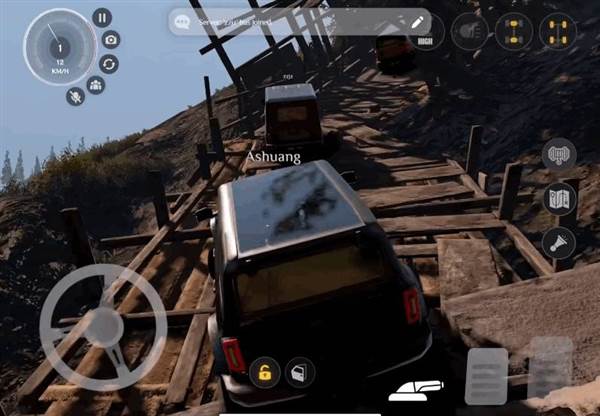Open the folded map icon

click(559, 198)
